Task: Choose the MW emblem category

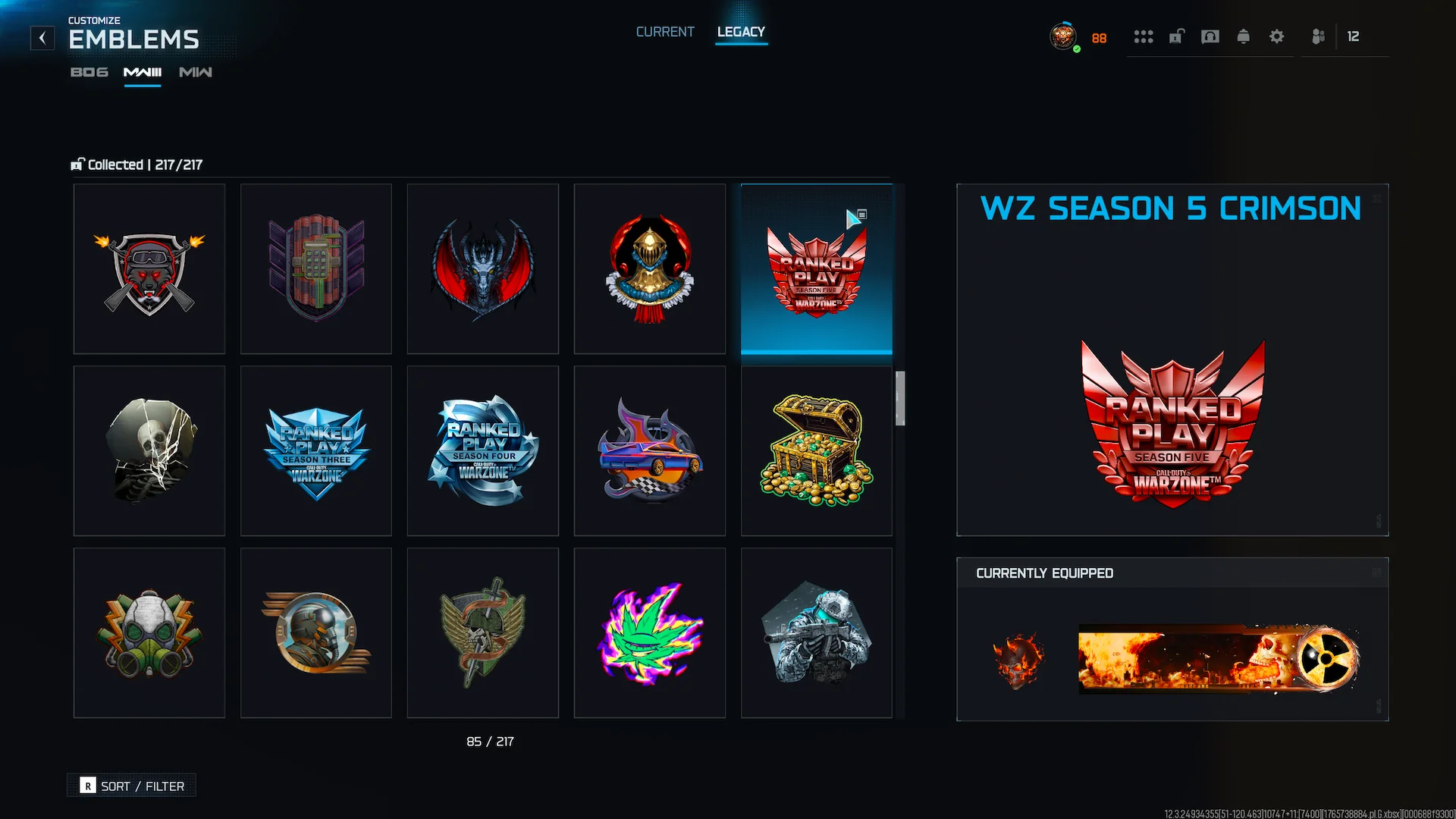Action: tap(196, 72)
